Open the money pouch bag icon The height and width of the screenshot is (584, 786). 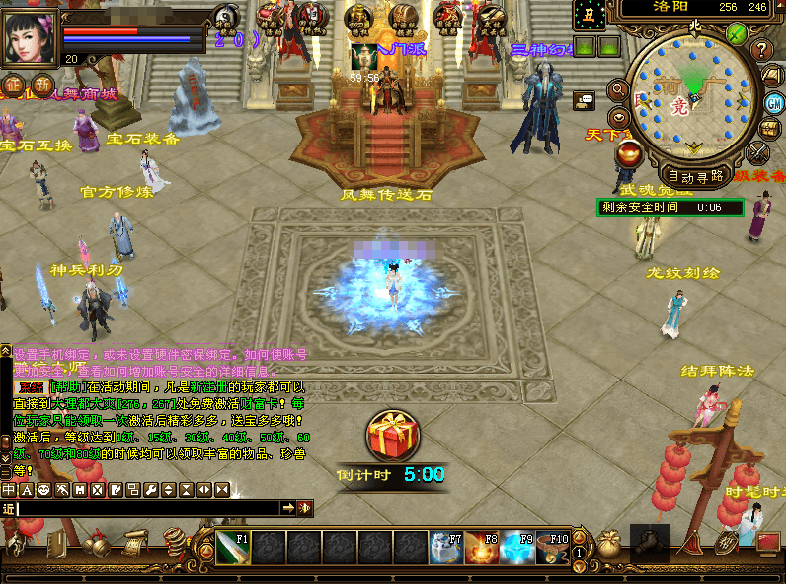point(608,545)
